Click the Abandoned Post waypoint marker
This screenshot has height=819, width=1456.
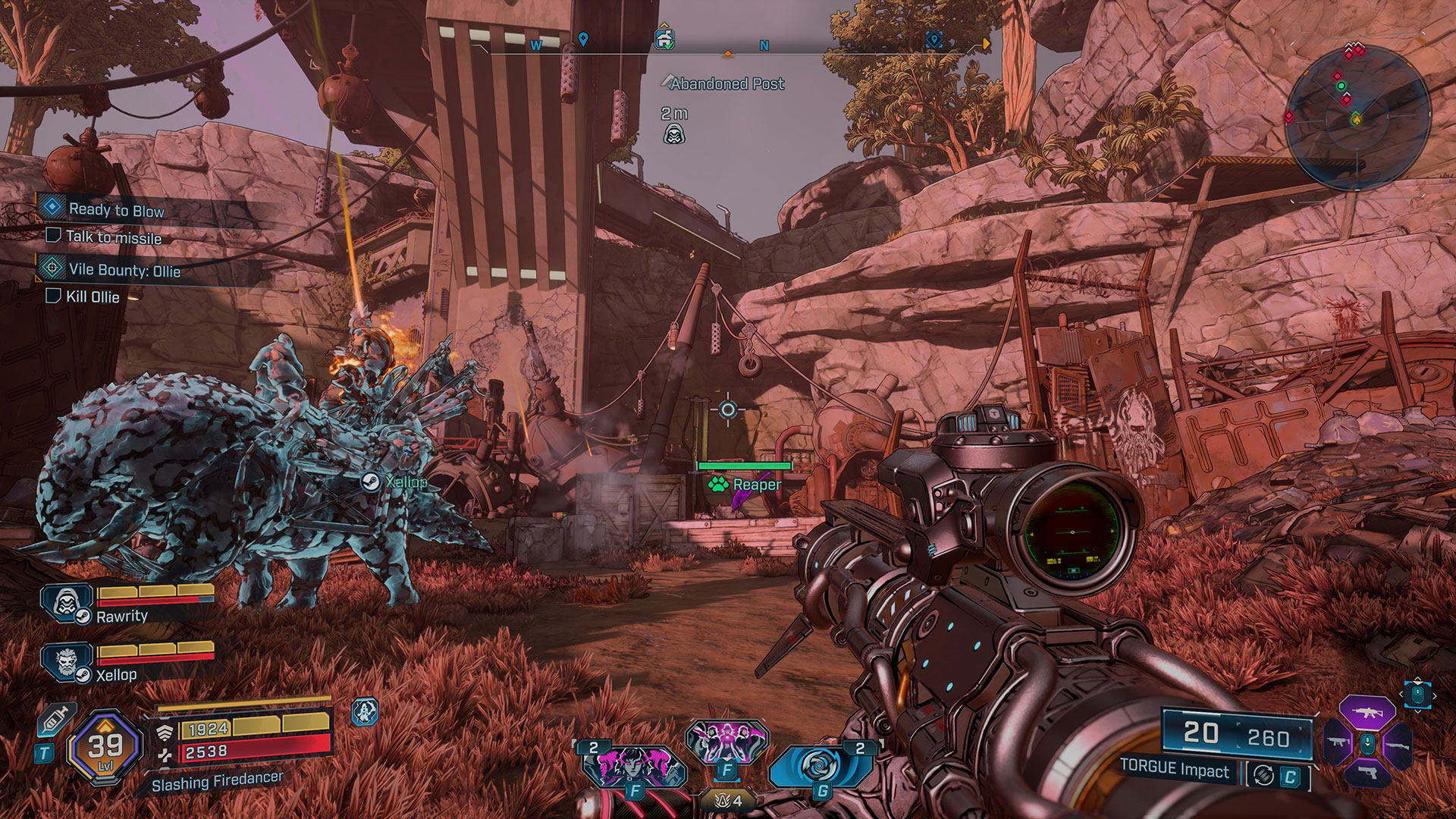pyautogui.click(x=673, y=135)
